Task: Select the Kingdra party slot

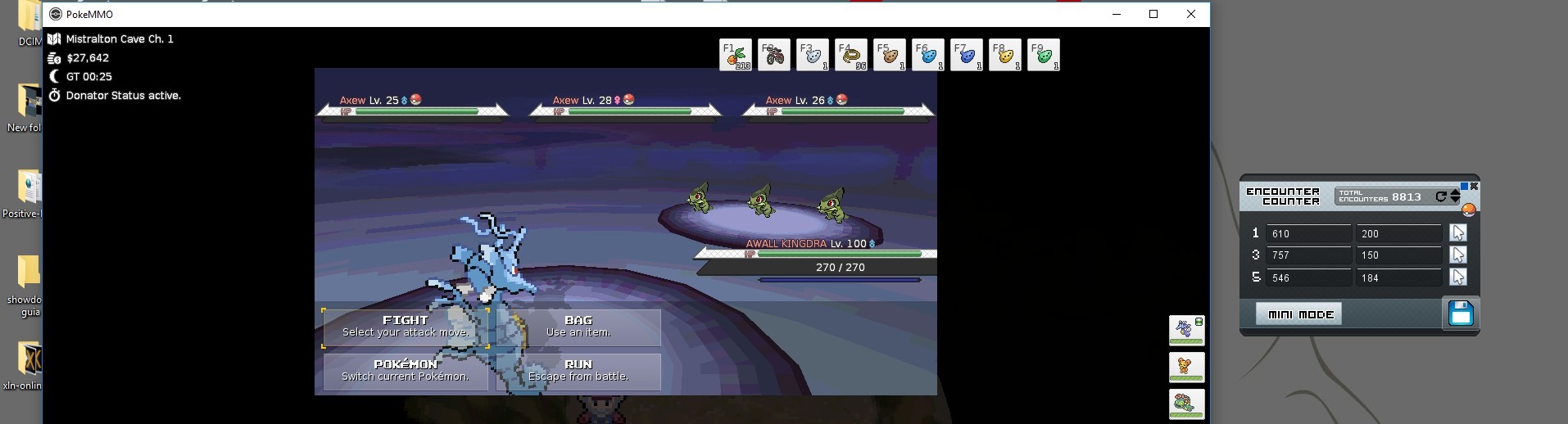Action: point(1186,330)
